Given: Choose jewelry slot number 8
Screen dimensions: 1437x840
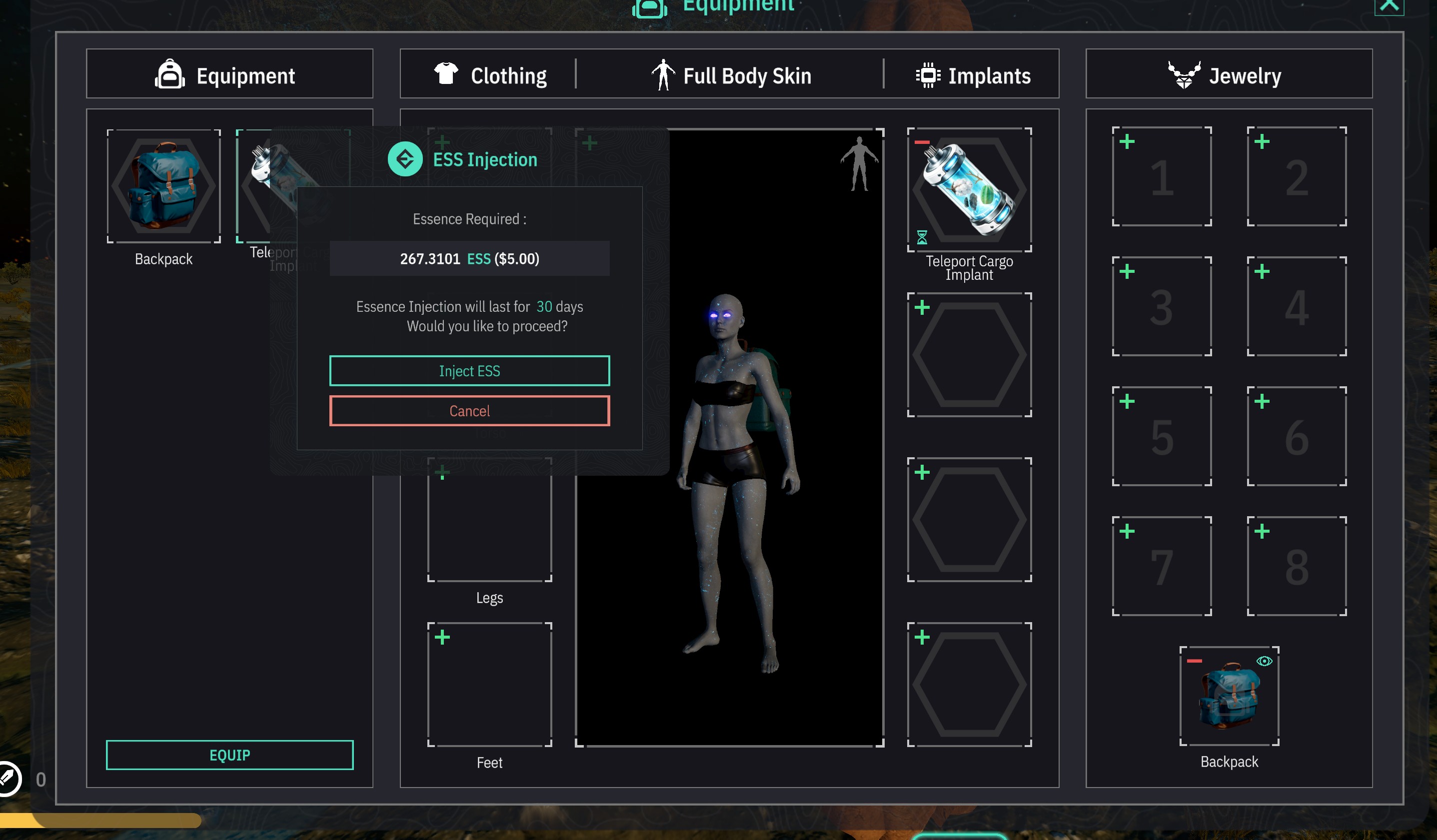Looking at the screenshot, I should (x=1297, y=567).
